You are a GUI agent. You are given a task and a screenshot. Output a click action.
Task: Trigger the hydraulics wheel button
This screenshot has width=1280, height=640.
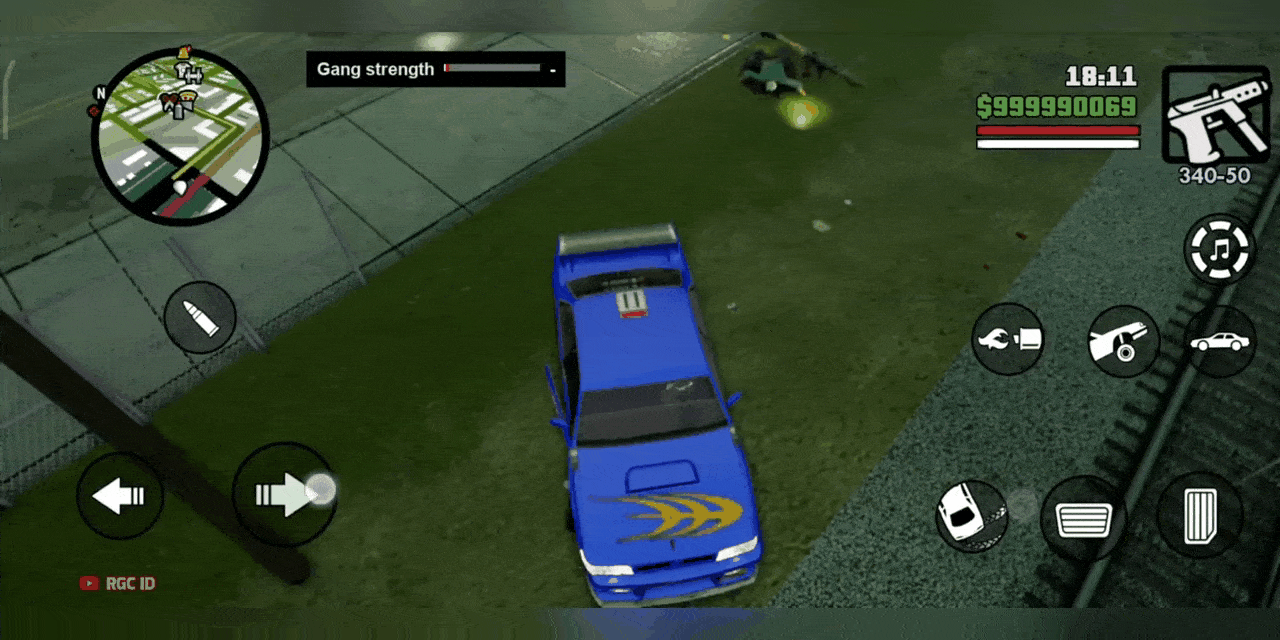tap(1123, 341)
